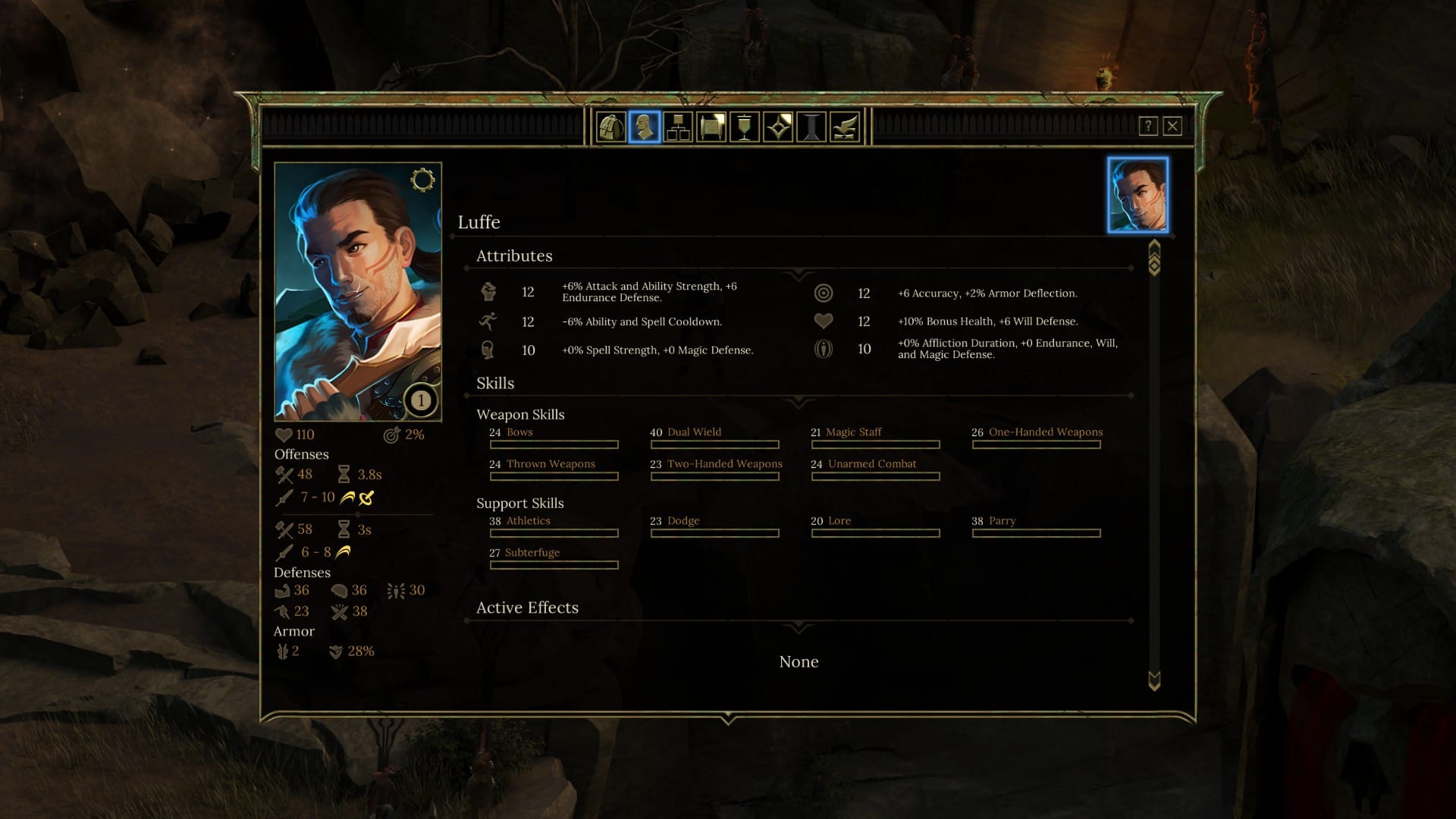Collapse the Active Effects section
The width and height of the screenshot is (1456, 819).
point(799,626)
